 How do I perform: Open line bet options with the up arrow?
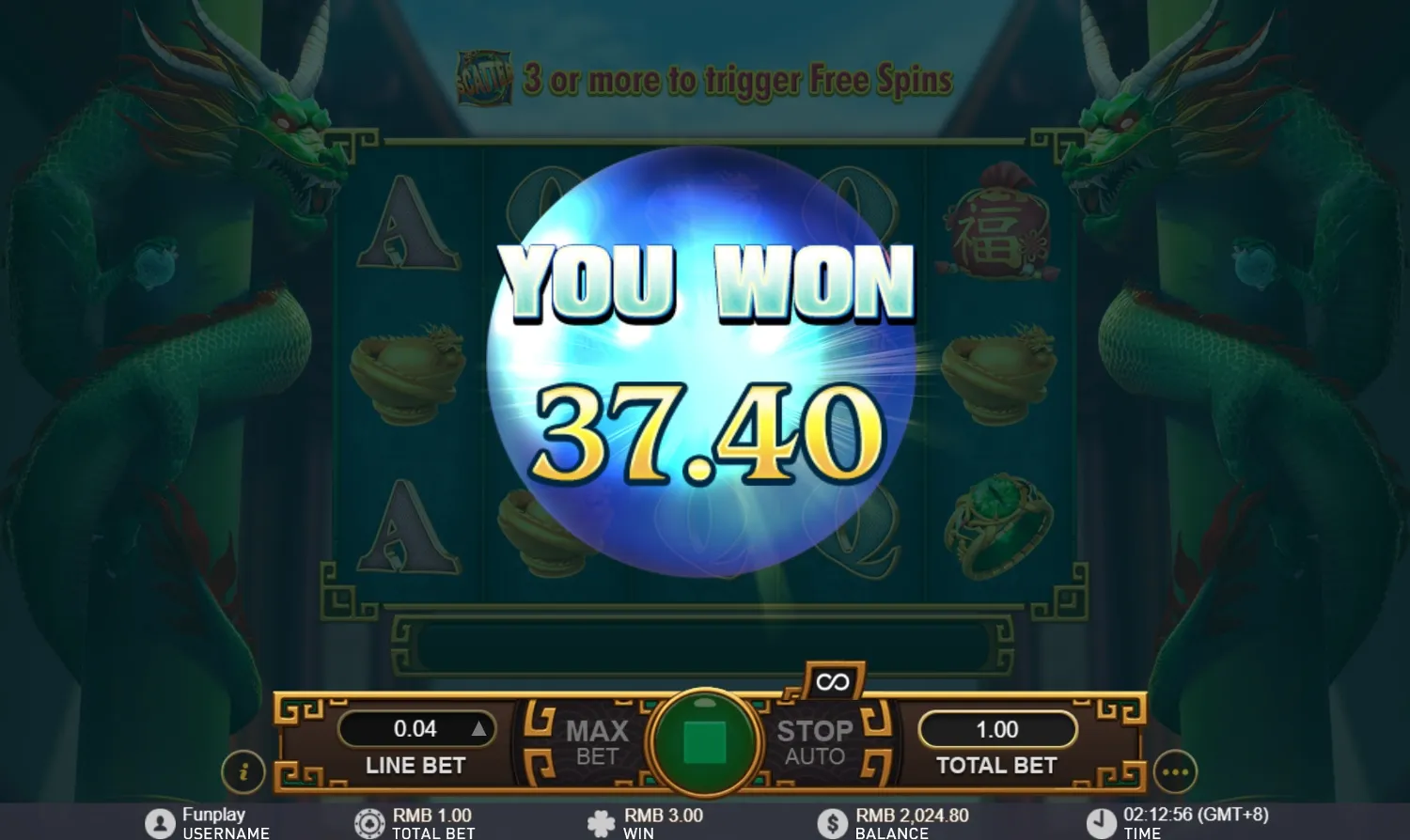[x=481, y=728]
